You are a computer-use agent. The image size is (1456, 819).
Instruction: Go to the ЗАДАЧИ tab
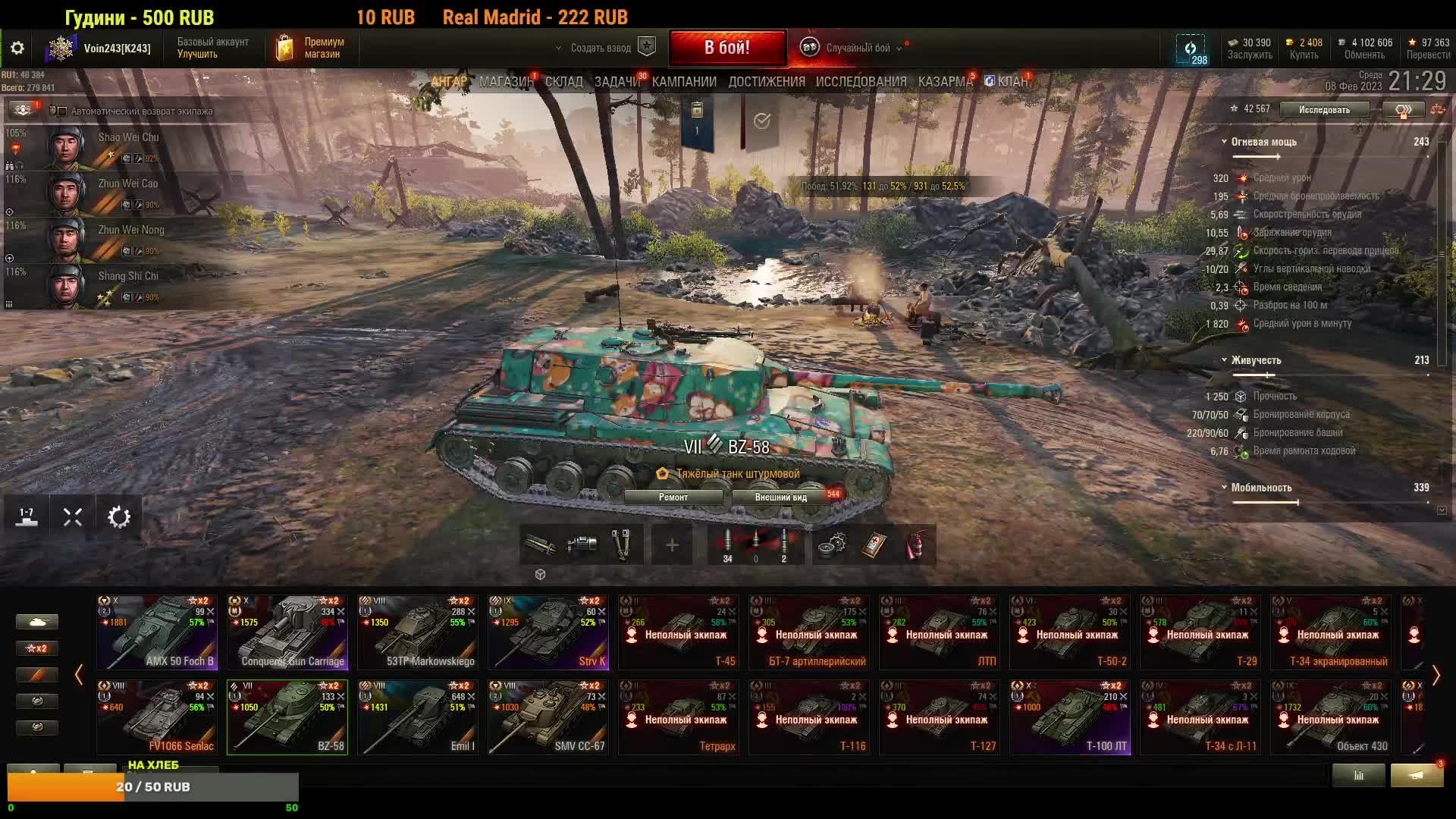(617, 82)
